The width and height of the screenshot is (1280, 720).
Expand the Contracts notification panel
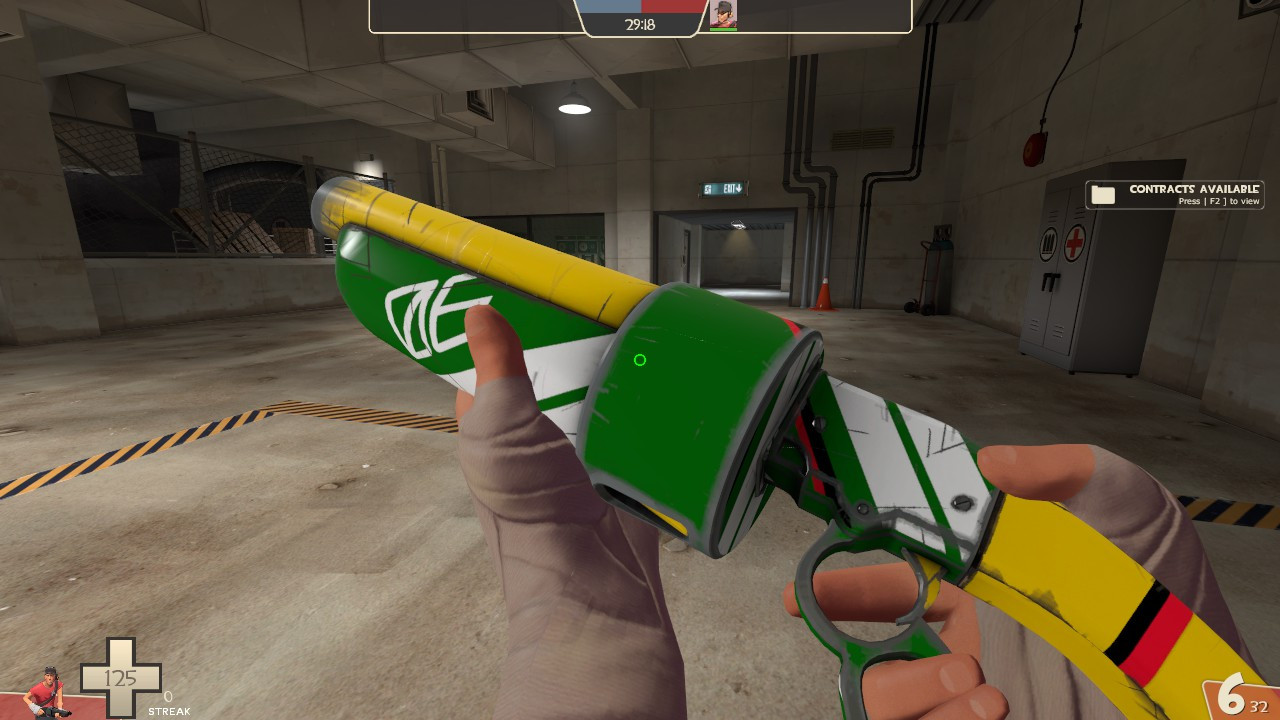tap(1175, 194)
